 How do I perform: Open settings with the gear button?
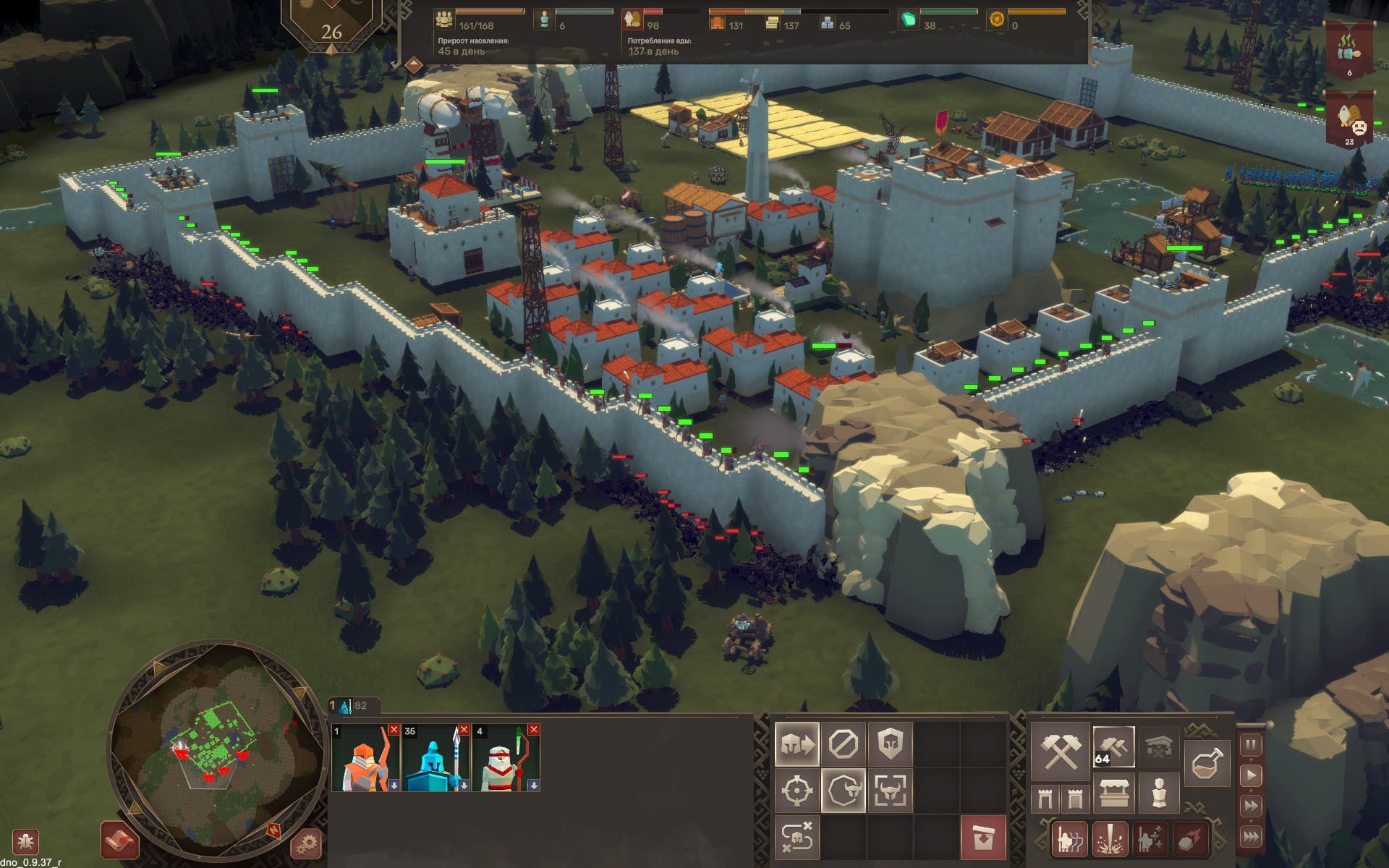pyautogui.click(x=306, y=843)
